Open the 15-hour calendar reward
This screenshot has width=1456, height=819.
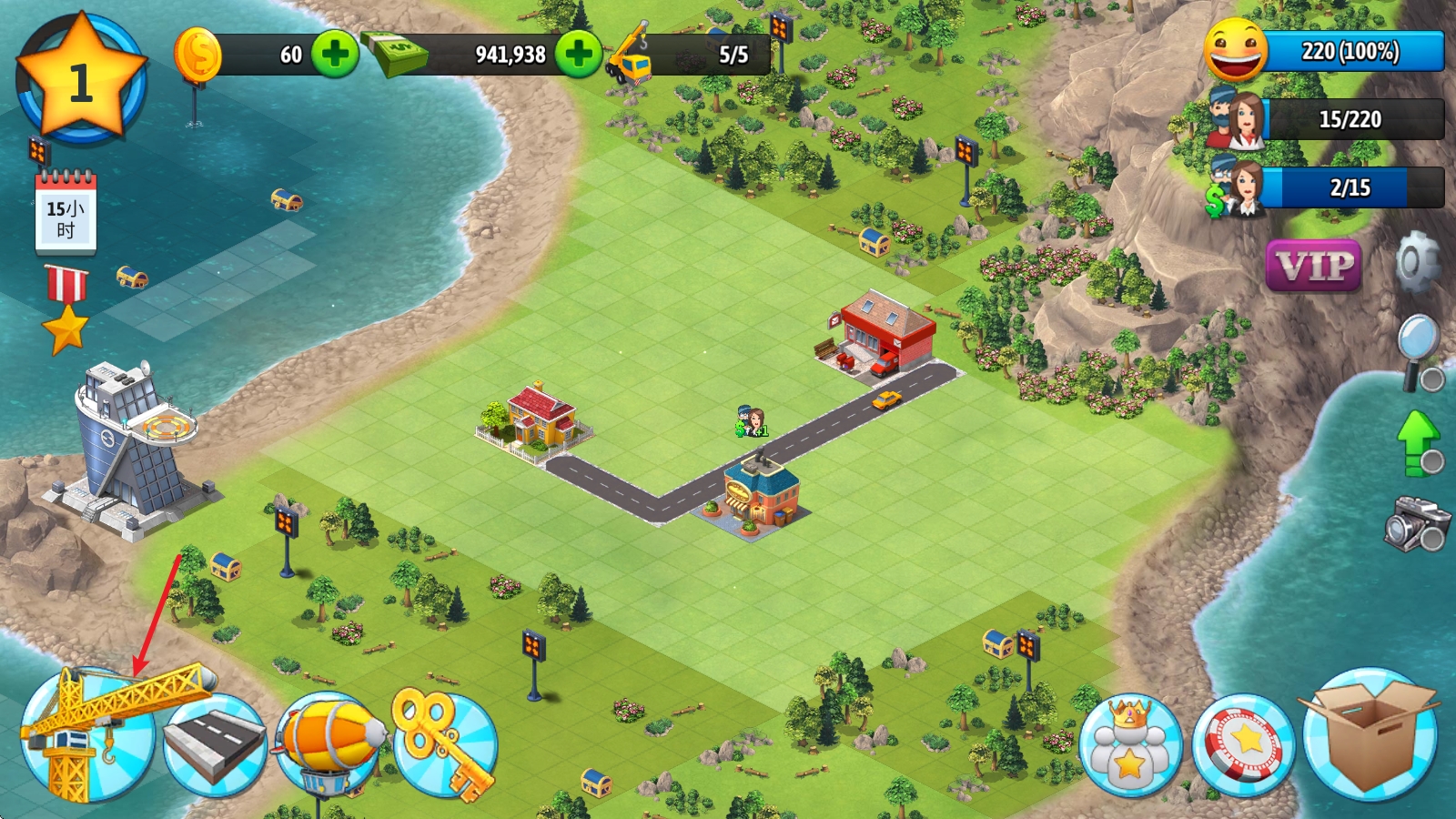(x=66, y=217)
